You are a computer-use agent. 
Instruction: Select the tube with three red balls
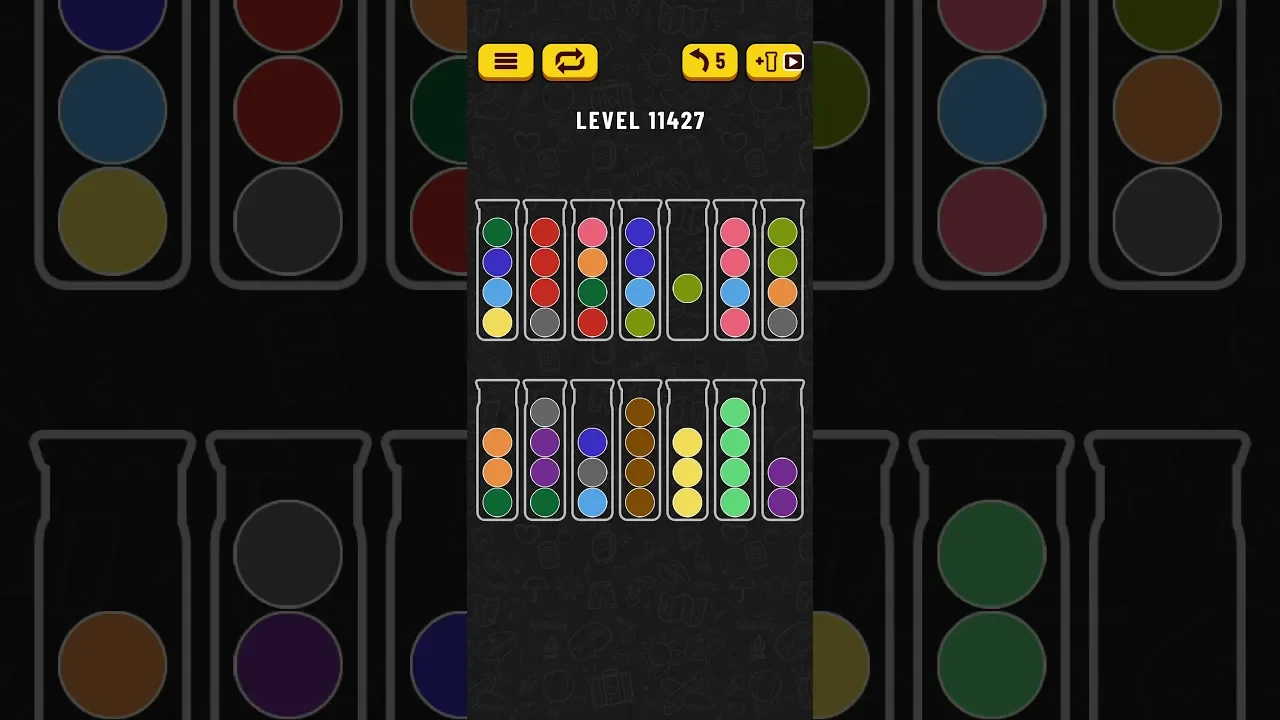pyautogui.click(x=545, y=272)
